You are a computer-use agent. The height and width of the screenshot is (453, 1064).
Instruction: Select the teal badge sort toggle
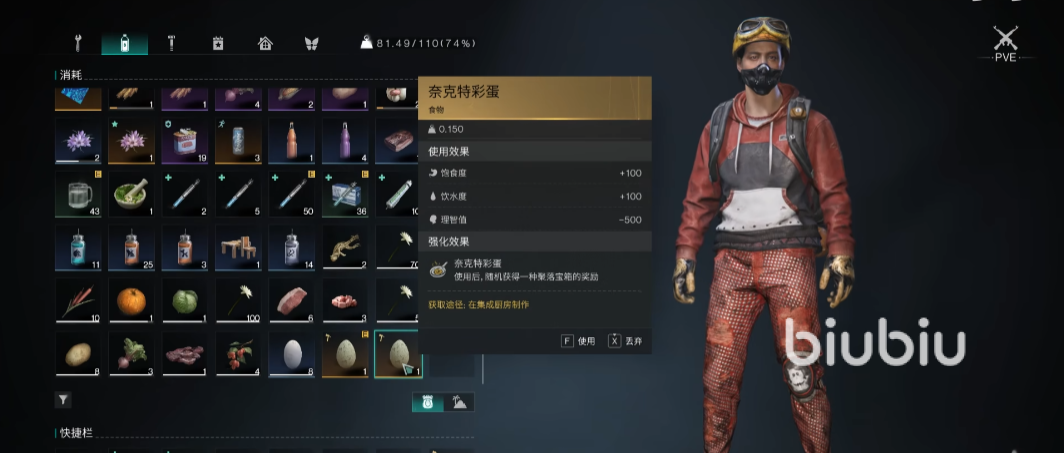(x=427, y=402)
